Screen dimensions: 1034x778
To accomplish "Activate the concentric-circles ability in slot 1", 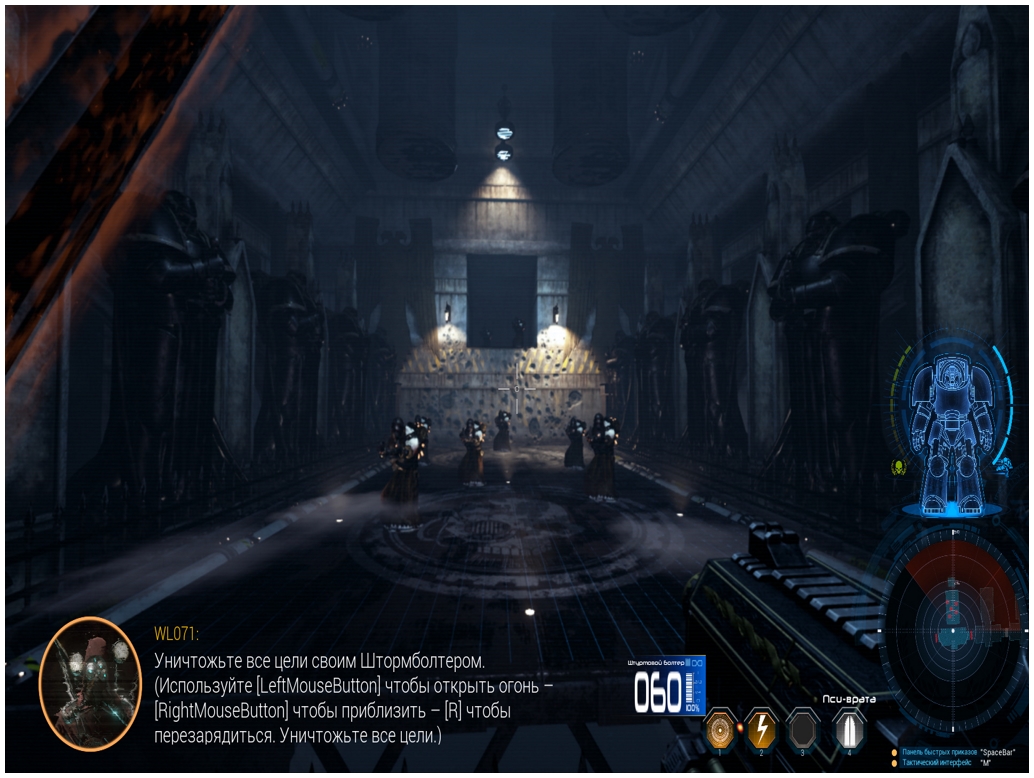I will pos(721,730).
